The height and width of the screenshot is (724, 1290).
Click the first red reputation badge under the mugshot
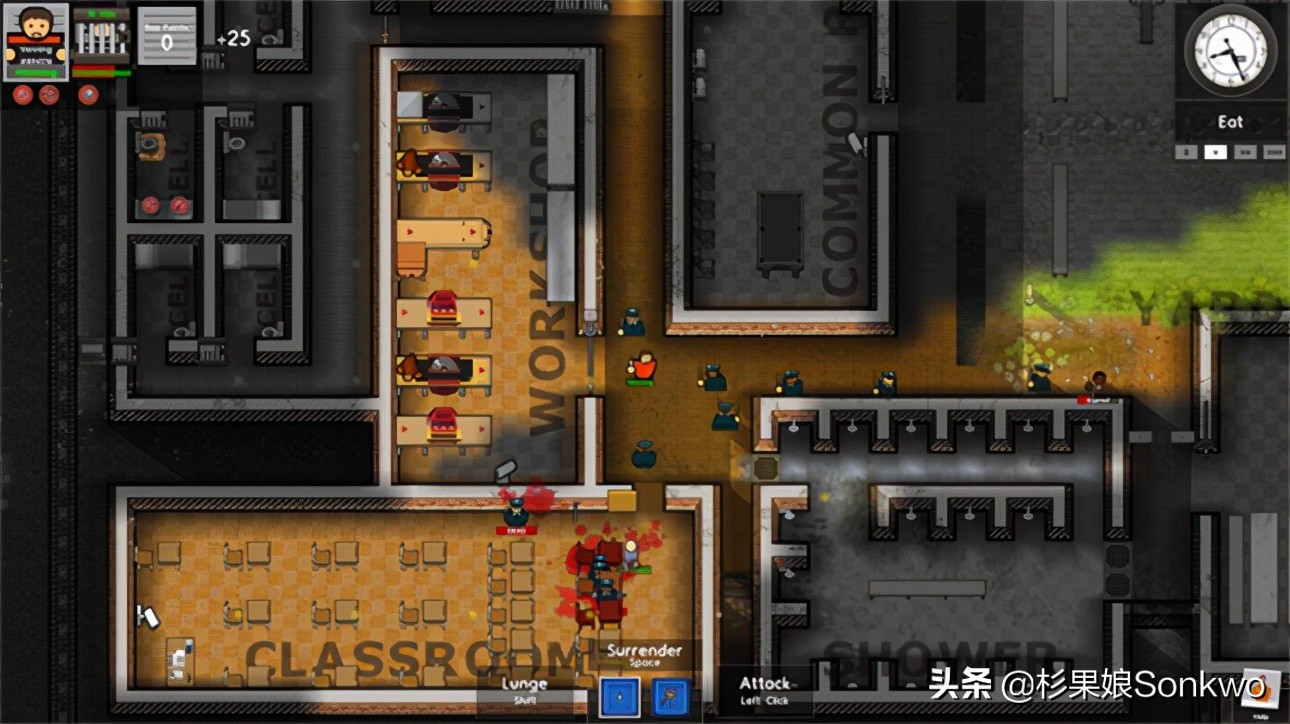(22, 95)
